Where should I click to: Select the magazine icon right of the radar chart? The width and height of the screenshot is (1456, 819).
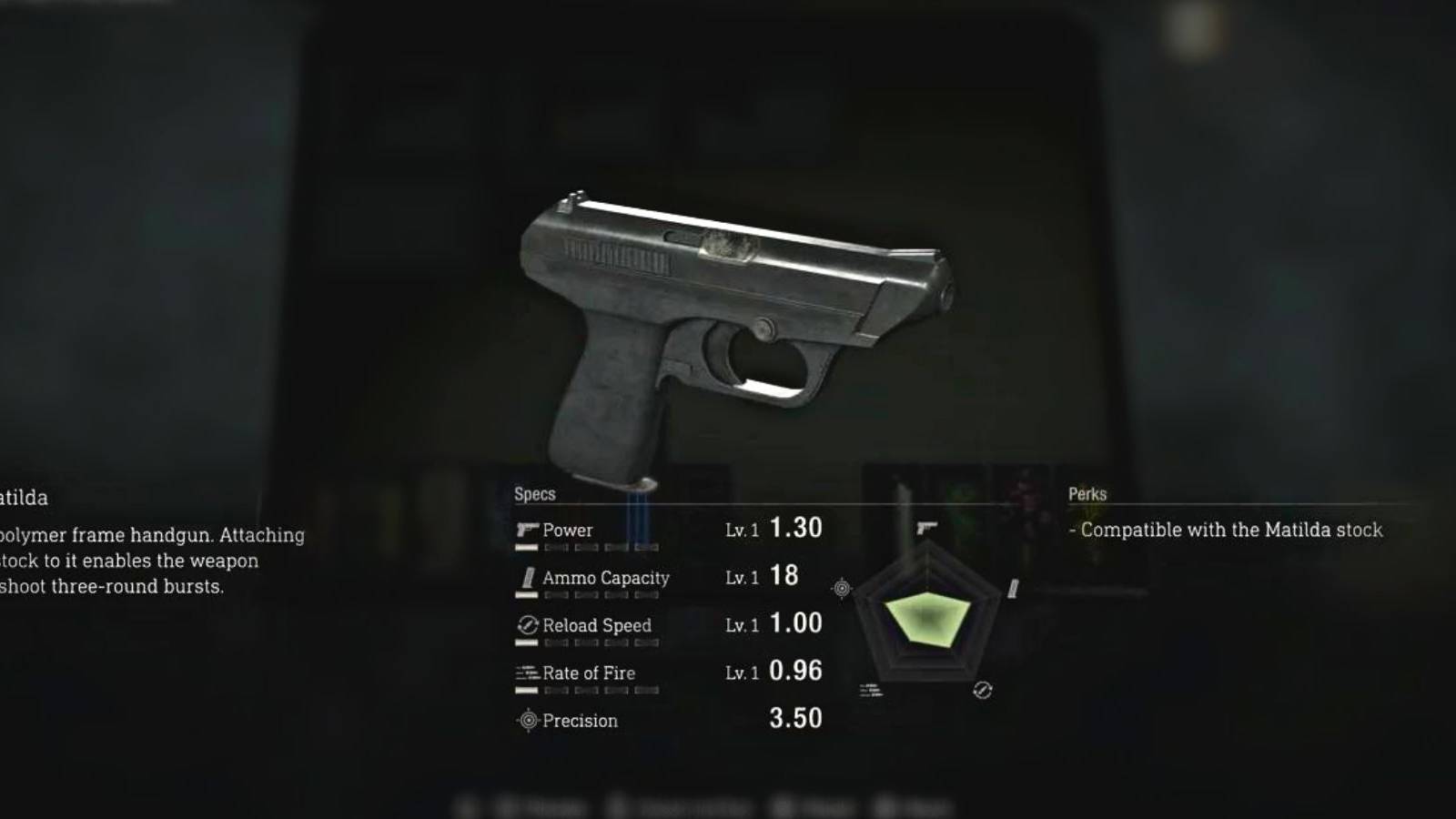[1012, 590]
